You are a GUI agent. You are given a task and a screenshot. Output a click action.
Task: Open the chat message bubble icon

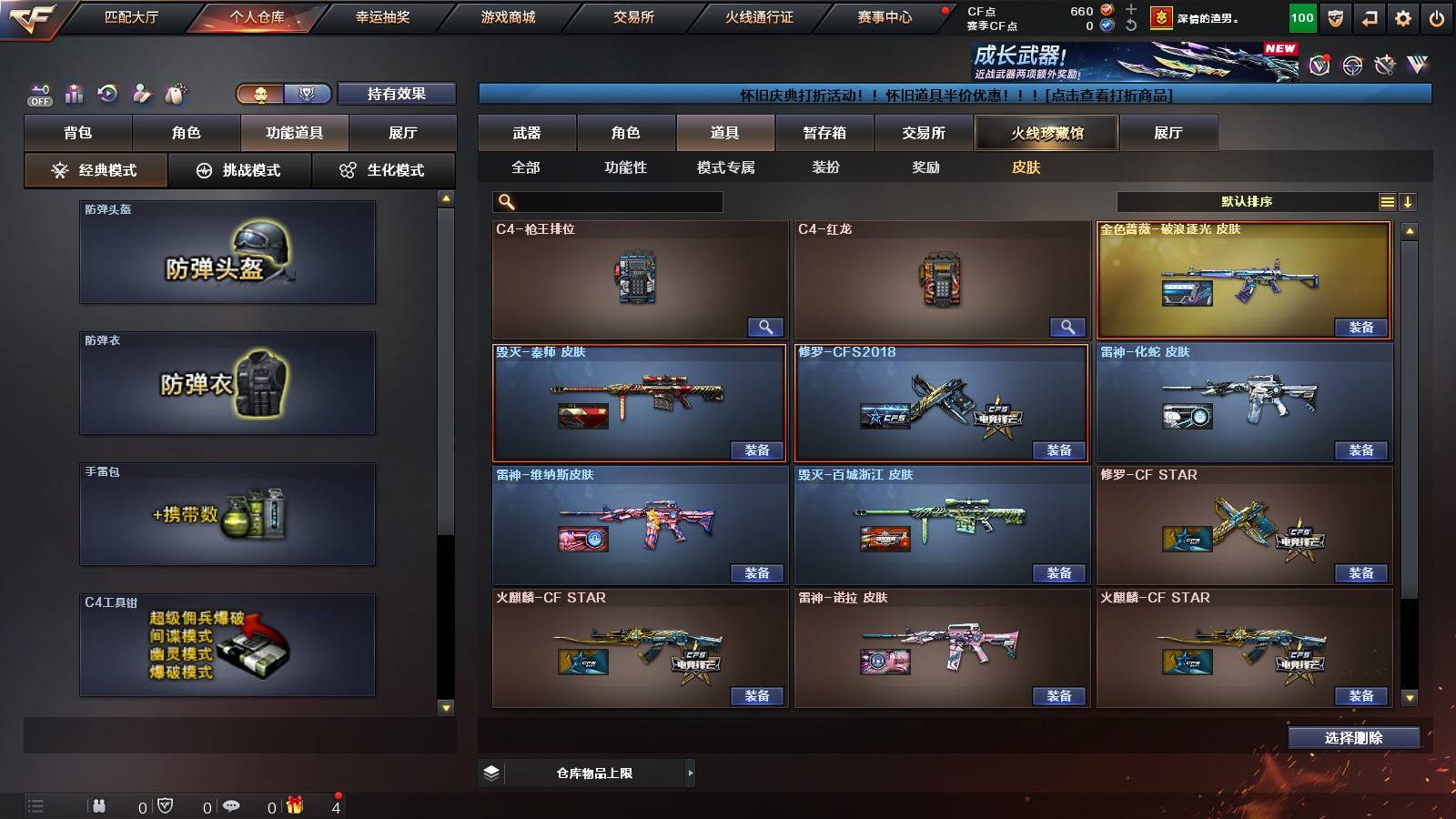(232, 804)
